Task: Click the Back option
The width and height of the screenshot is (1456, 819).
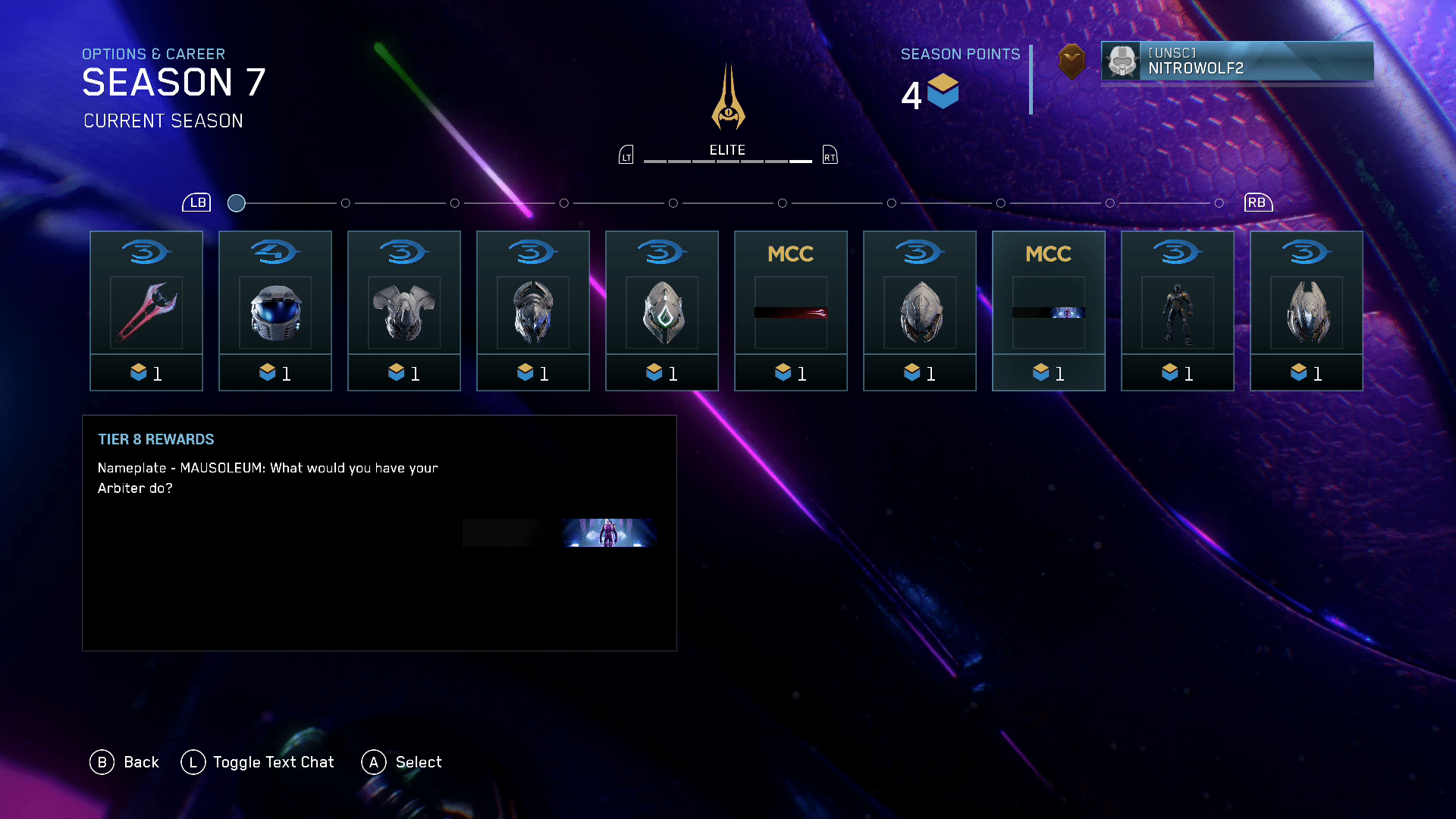Action: (125, 762)
